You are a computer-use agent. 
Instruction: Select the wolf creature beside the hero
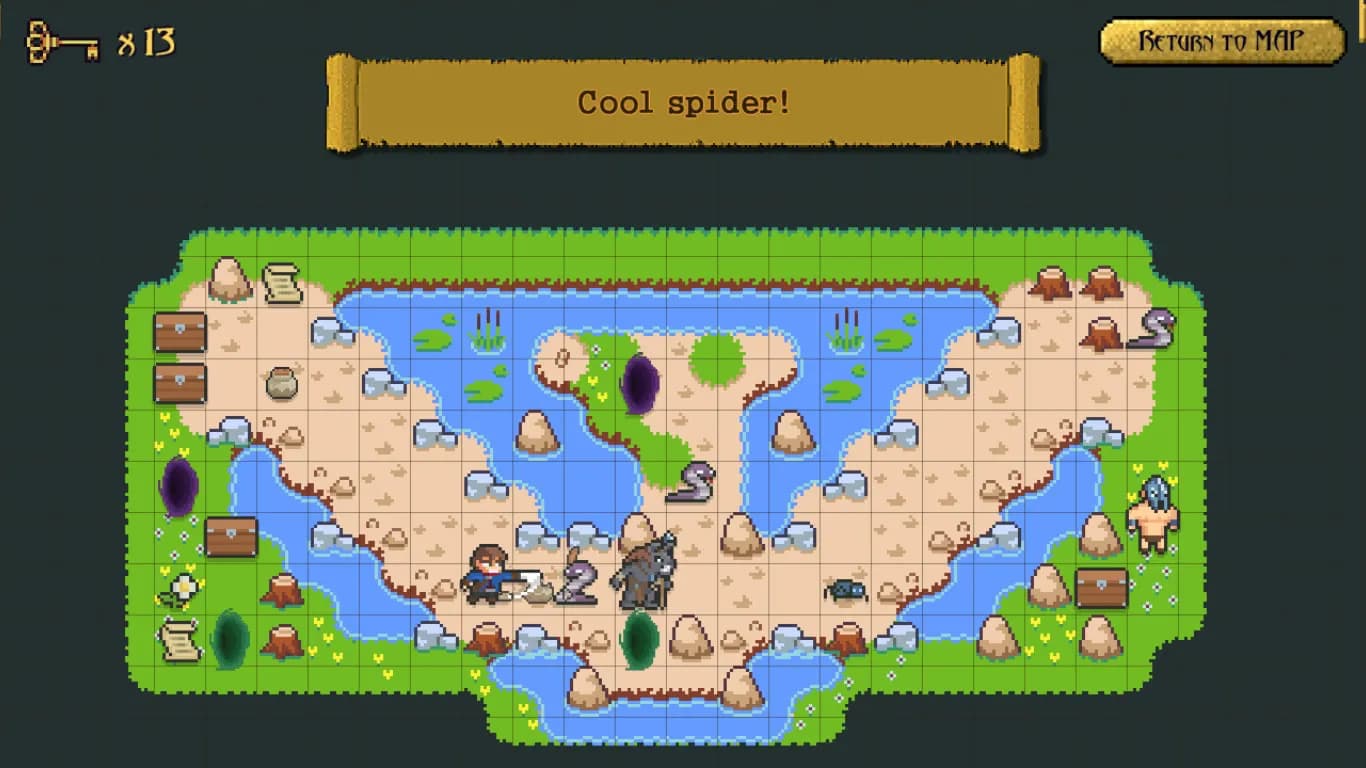click(645, 575)
